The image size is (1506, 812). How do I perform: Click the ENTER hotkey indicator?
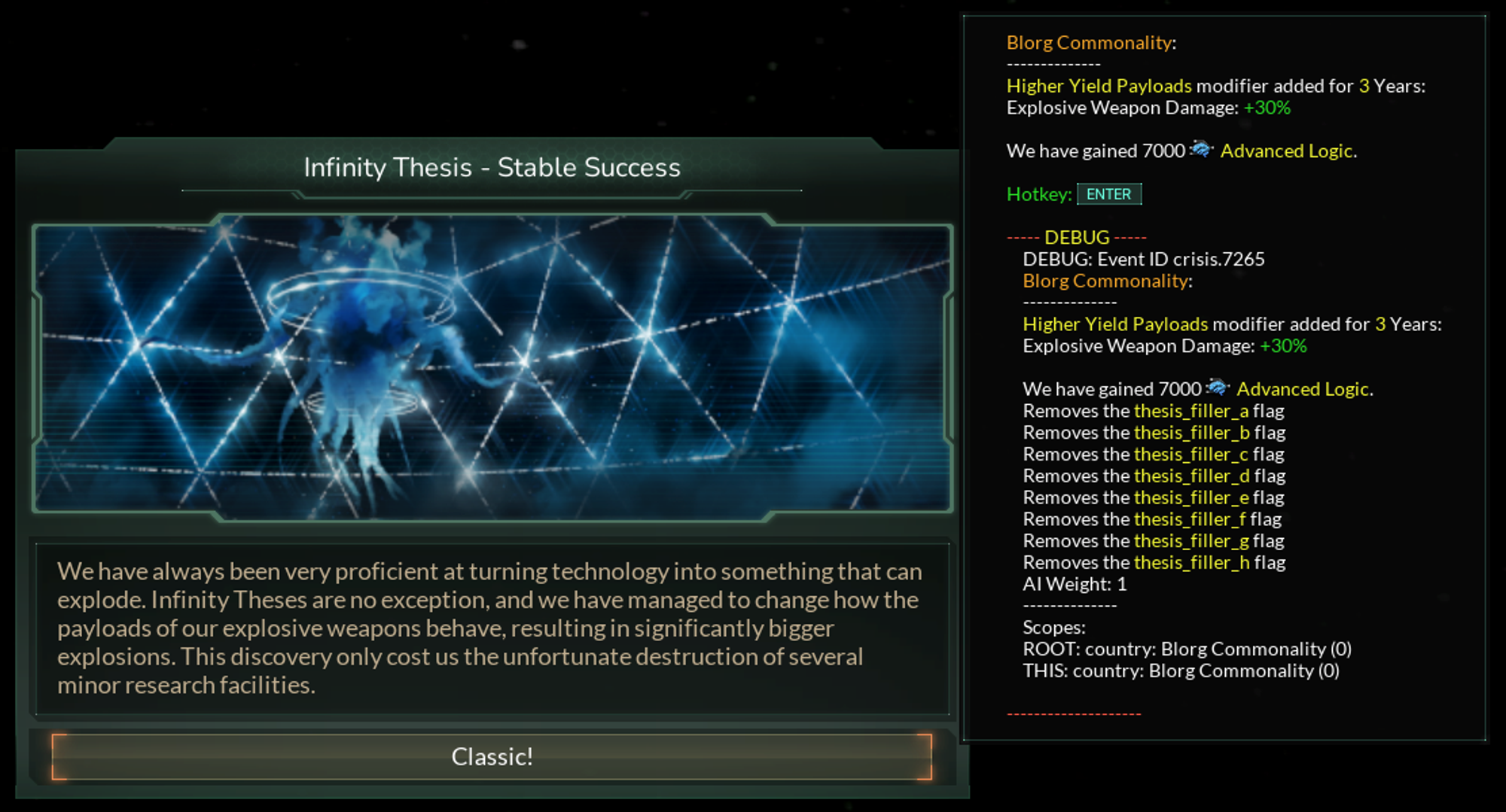(1110, 194)
